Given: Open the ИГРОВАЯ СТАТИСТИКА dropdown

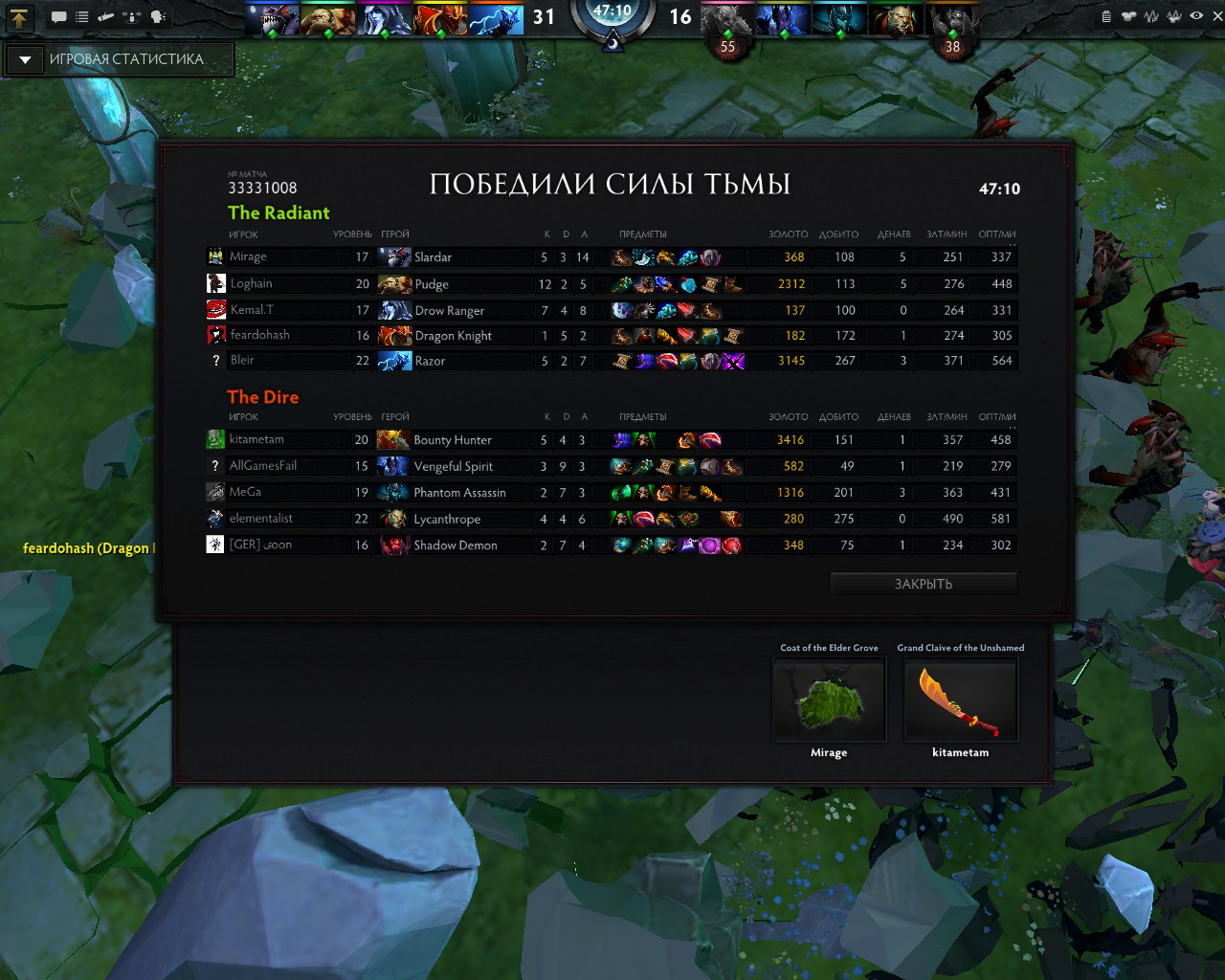Looking at the screenshot, I should (26, 59).
